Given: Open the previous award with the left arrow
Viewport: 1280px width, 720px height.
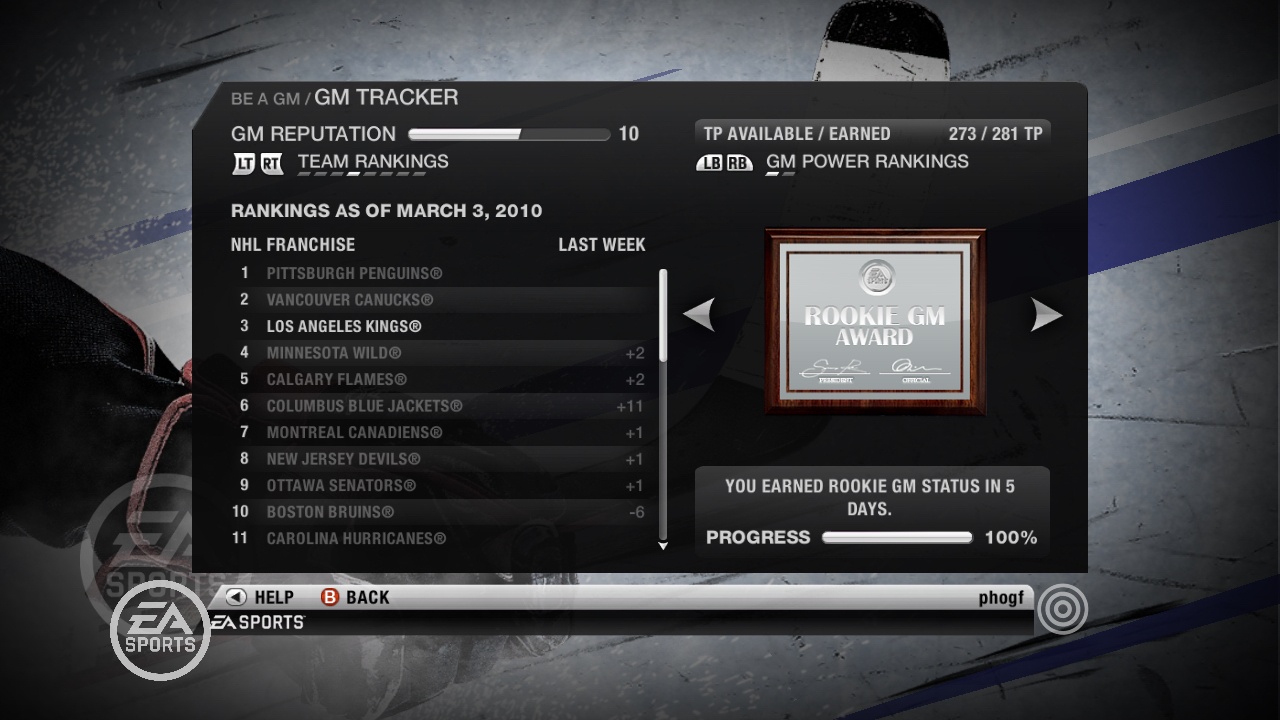Looking at the screenshot, I should pos(700,314).
